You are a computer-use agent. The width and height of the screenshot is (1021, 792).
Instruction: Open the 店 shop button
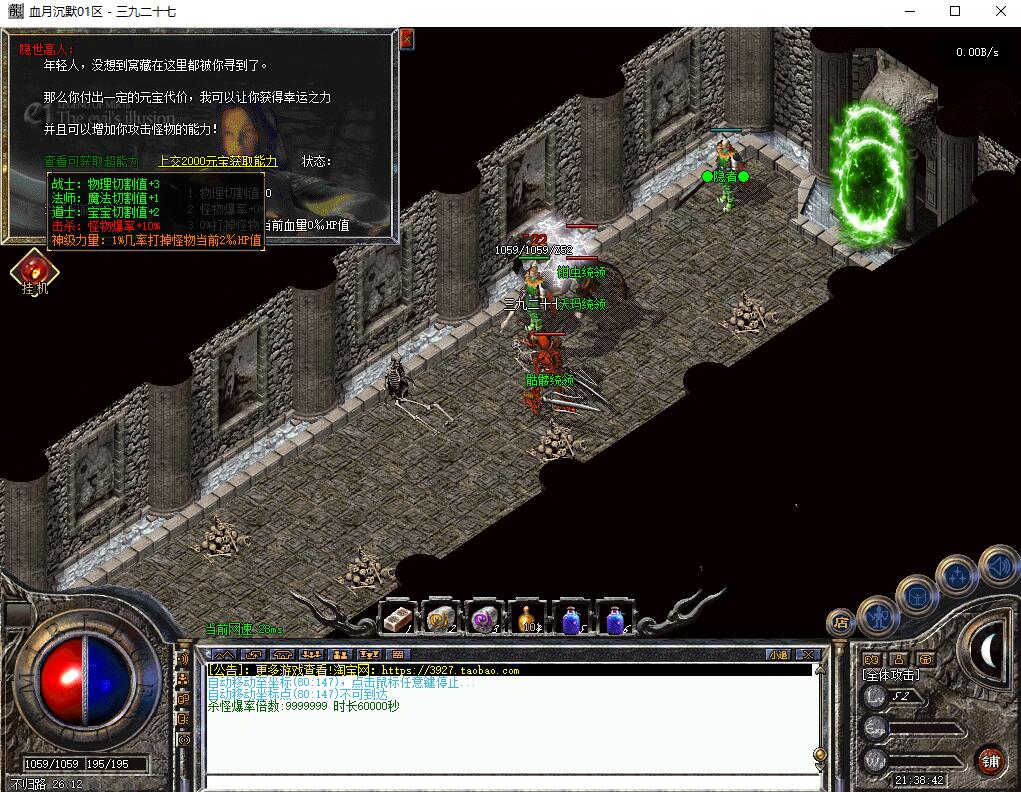[x=841, y=622]
